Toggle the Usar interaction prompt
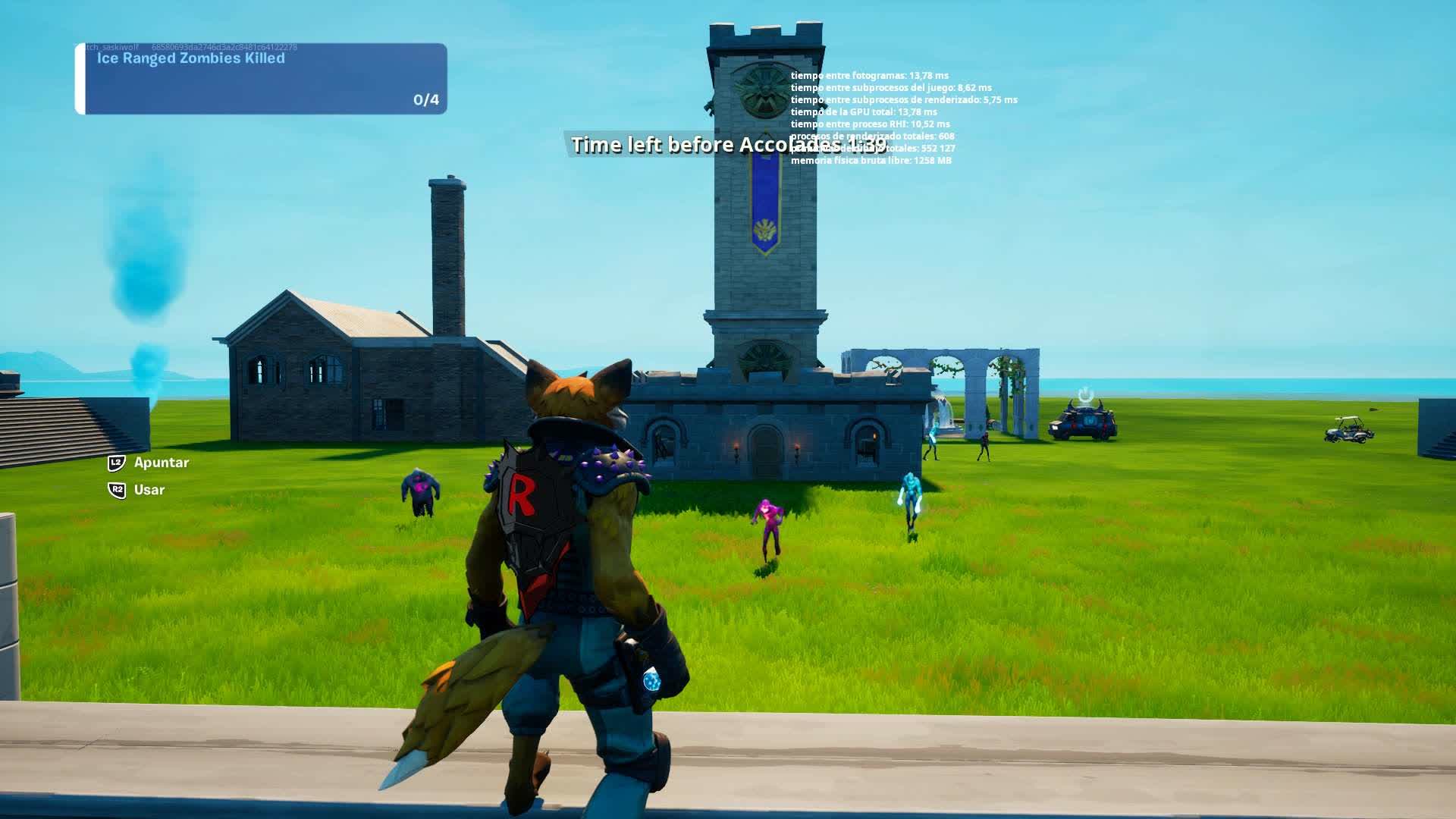1456x819 pixels. tap(147, 490)
